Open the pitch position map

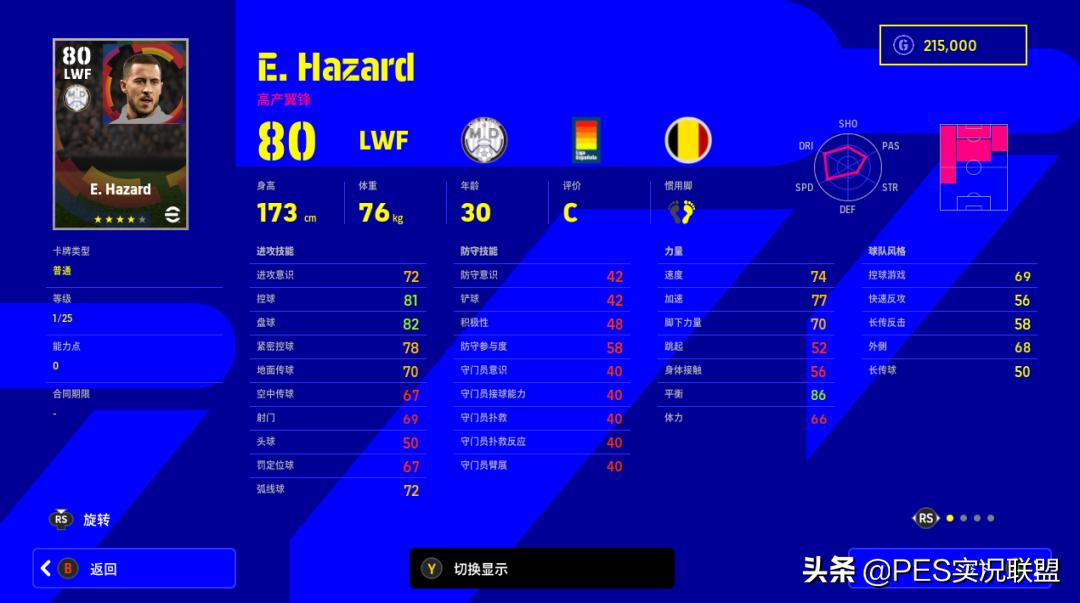(x=973, y=168)
